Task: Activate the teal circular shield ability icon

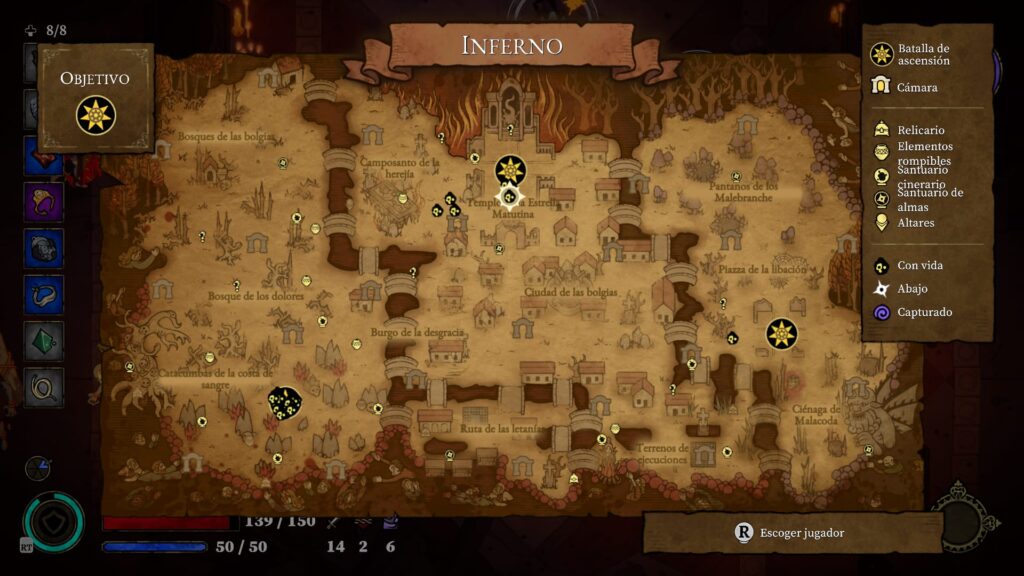Action: [52, 521]
